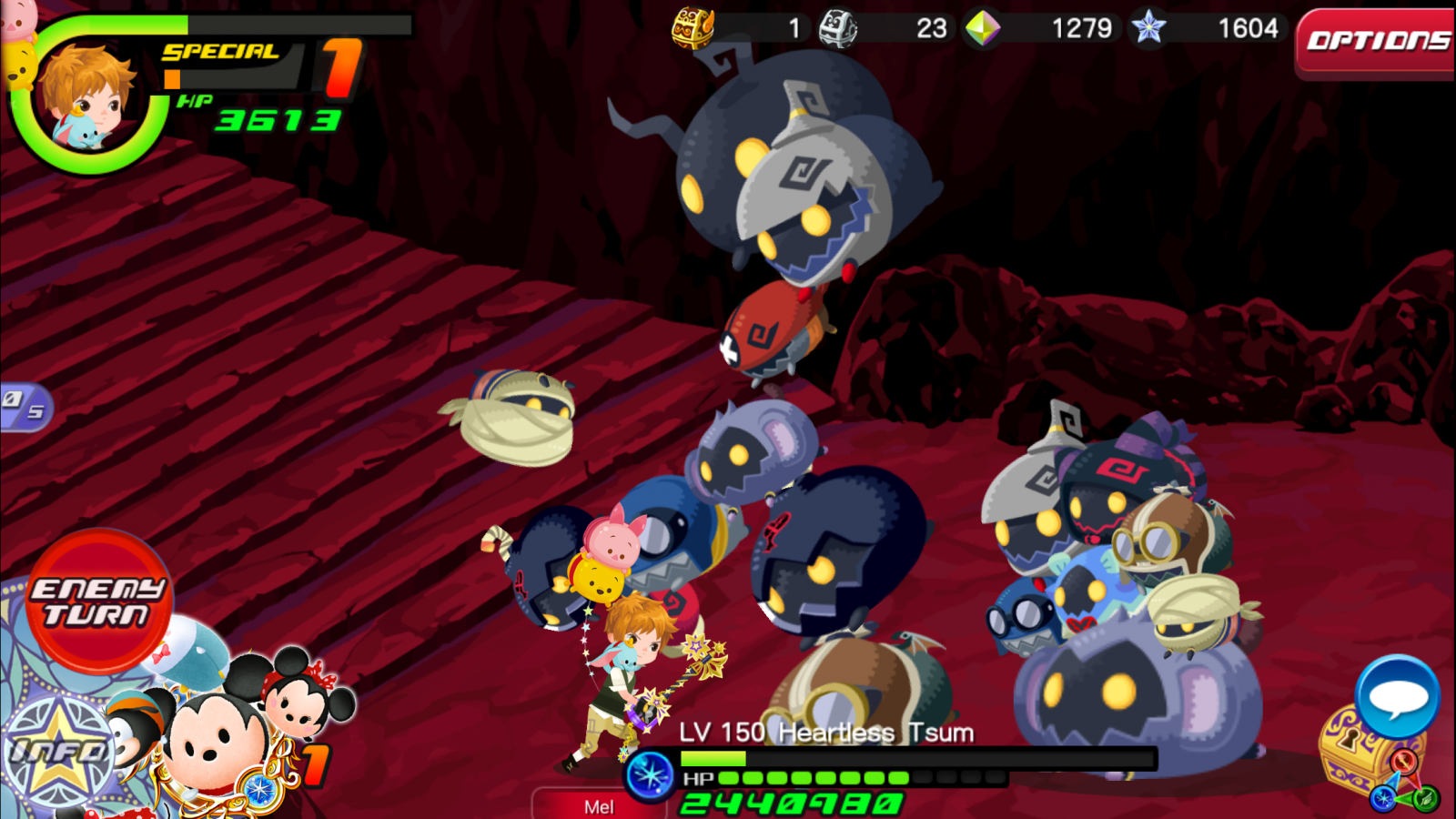The height and width of the screenshot is (819, 1456).
Task: Click the Mel name tag
Action: tap(598, 806)
